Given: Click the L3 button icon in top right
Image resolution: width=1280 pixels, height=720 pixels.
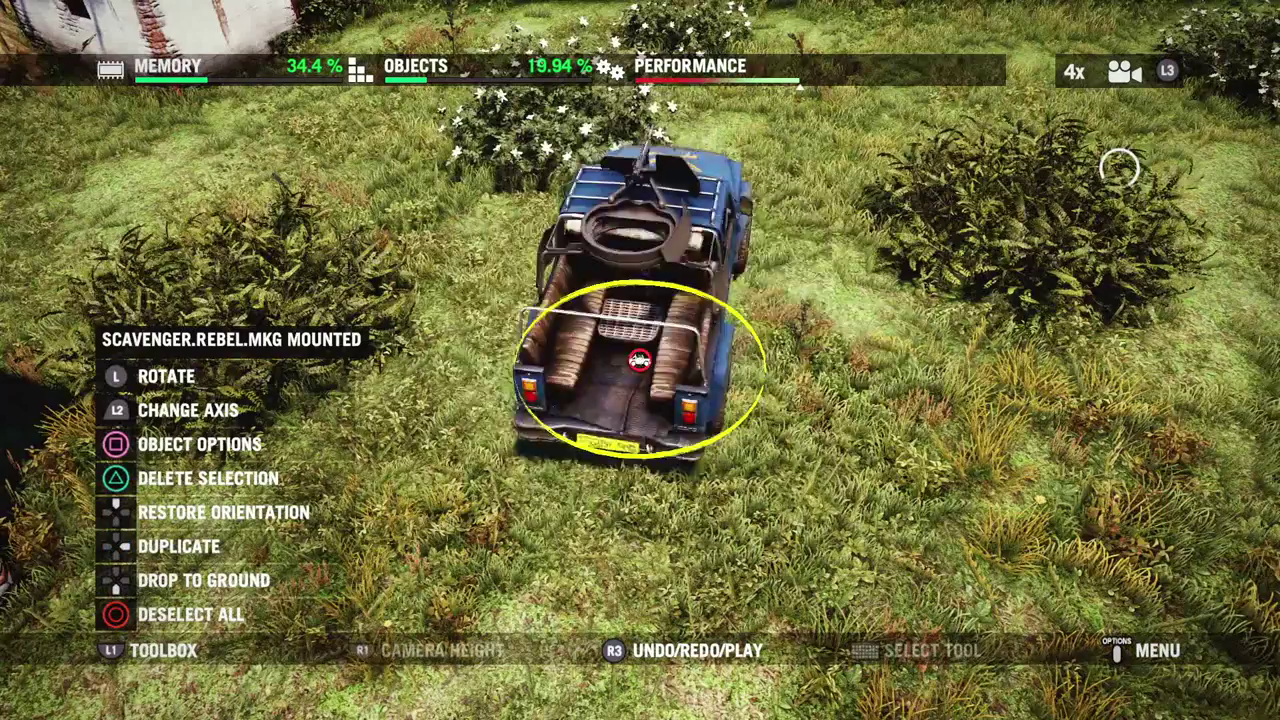Looking at the screenshot, I should (x=1166, y=71).
